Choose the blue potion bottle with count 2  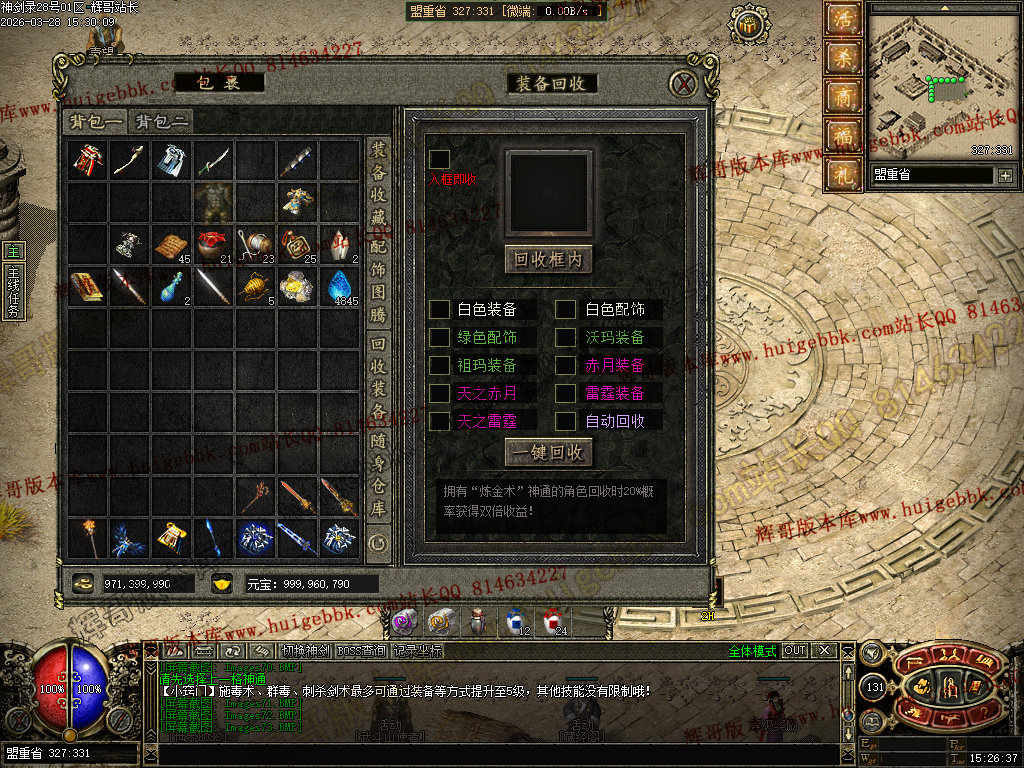click(x=171, y=287)
